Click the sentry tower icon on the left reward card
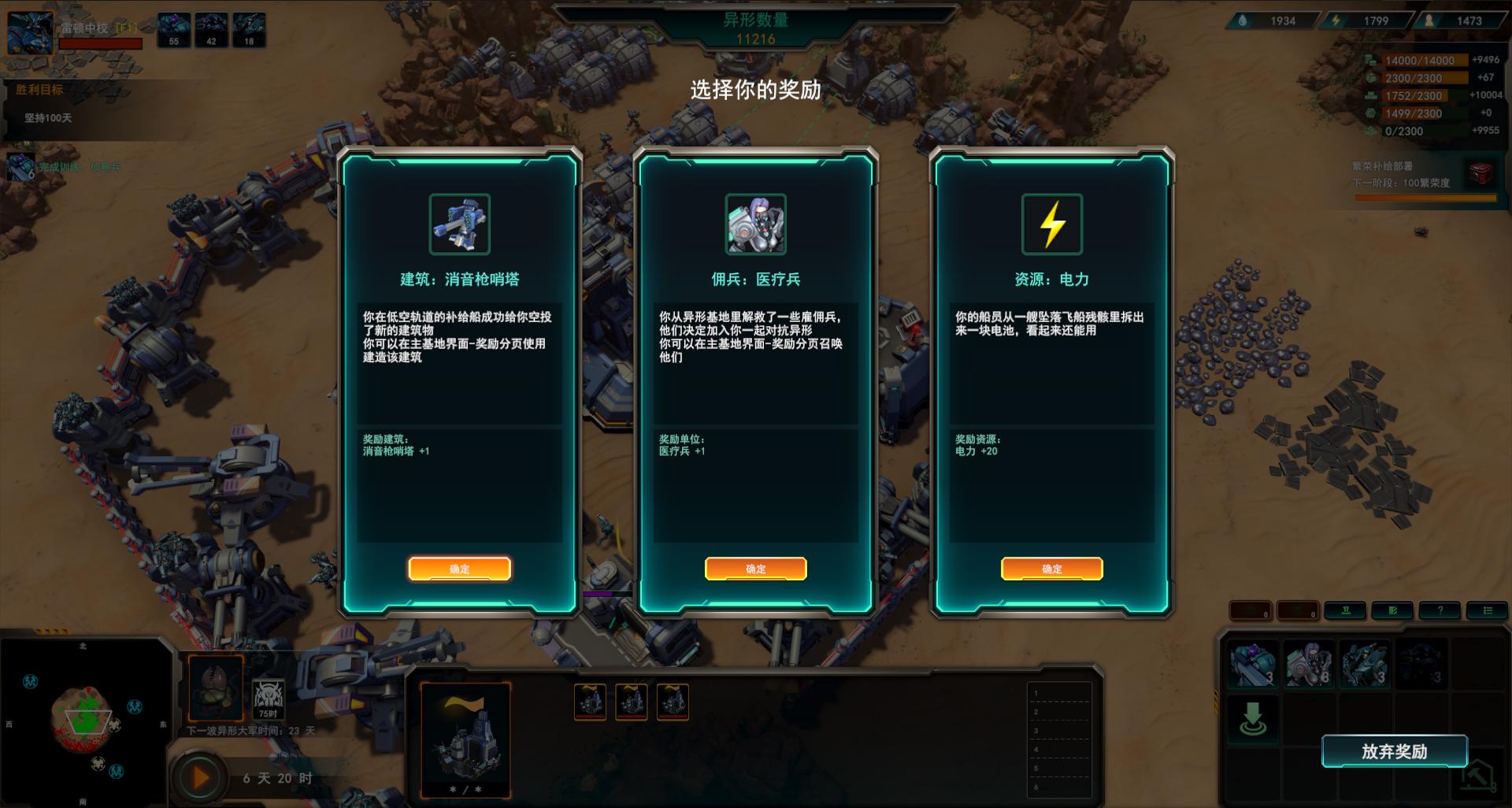 point(460,224)
